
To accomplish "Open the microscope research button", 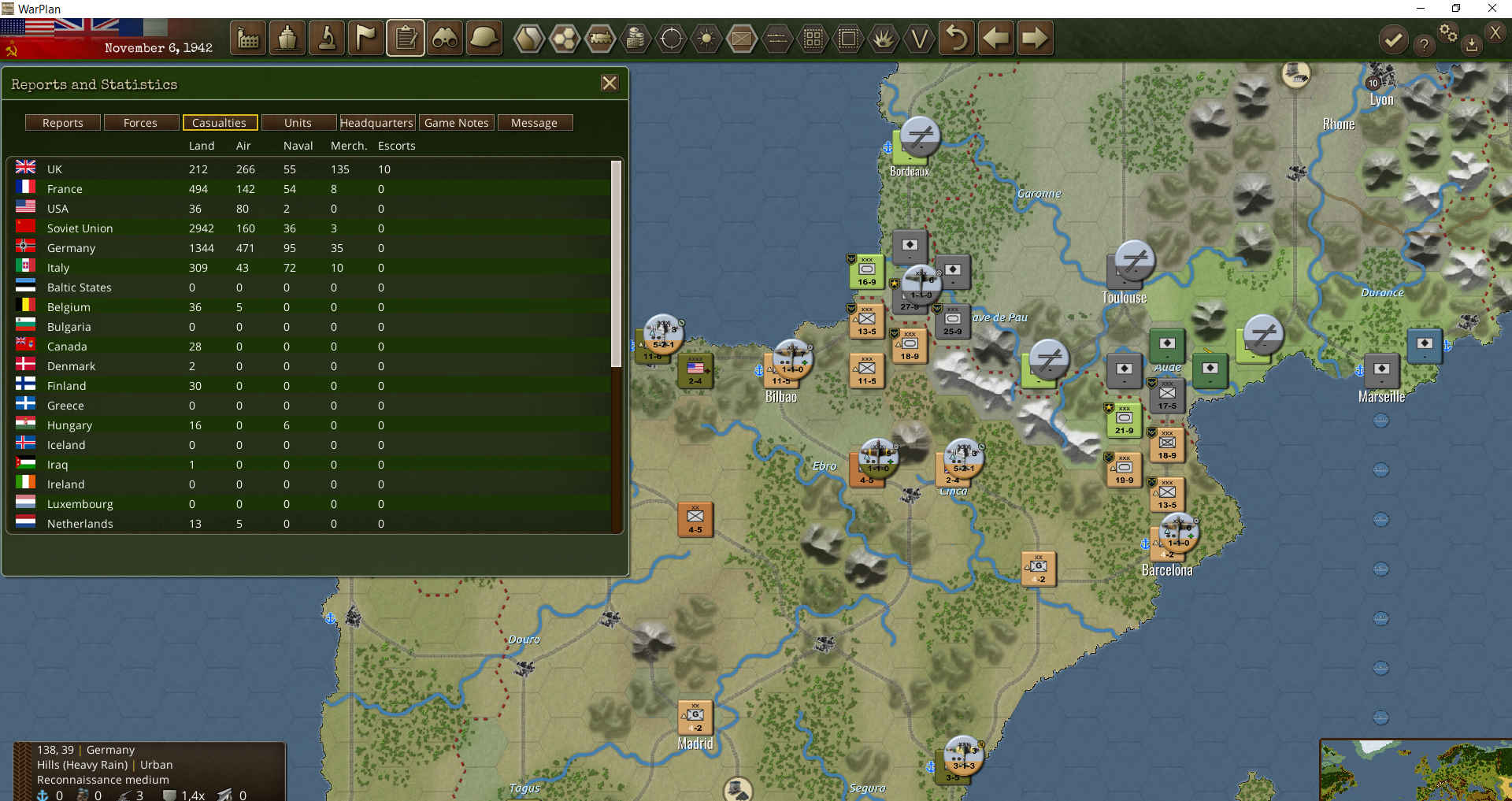I will tap(327, 38).
